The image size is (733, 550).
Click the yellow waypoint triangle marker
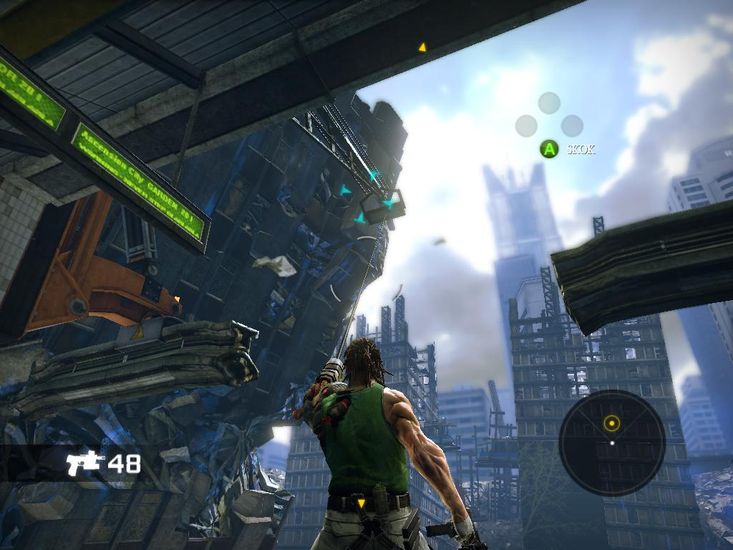point(422,46)
